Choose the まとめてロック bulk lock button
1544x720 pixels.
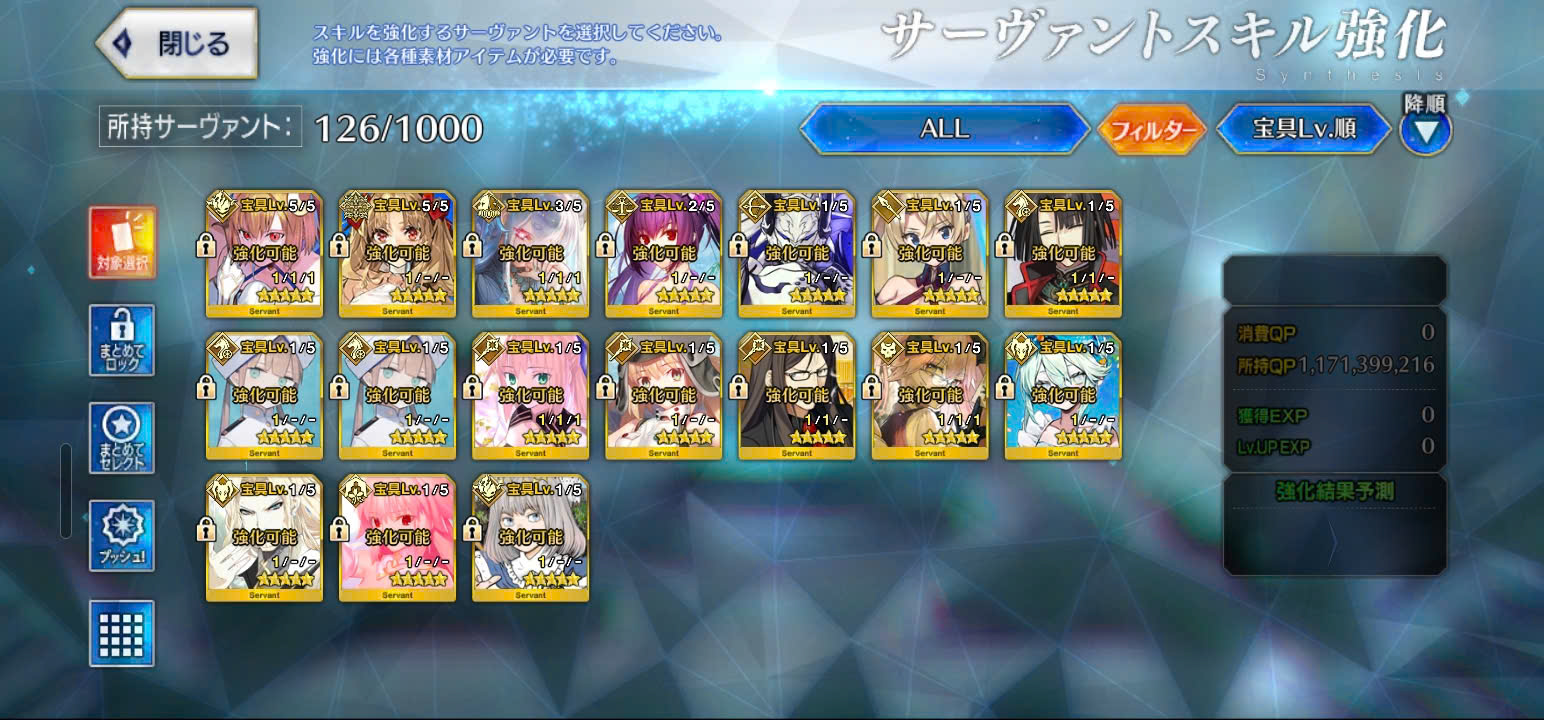122,340
